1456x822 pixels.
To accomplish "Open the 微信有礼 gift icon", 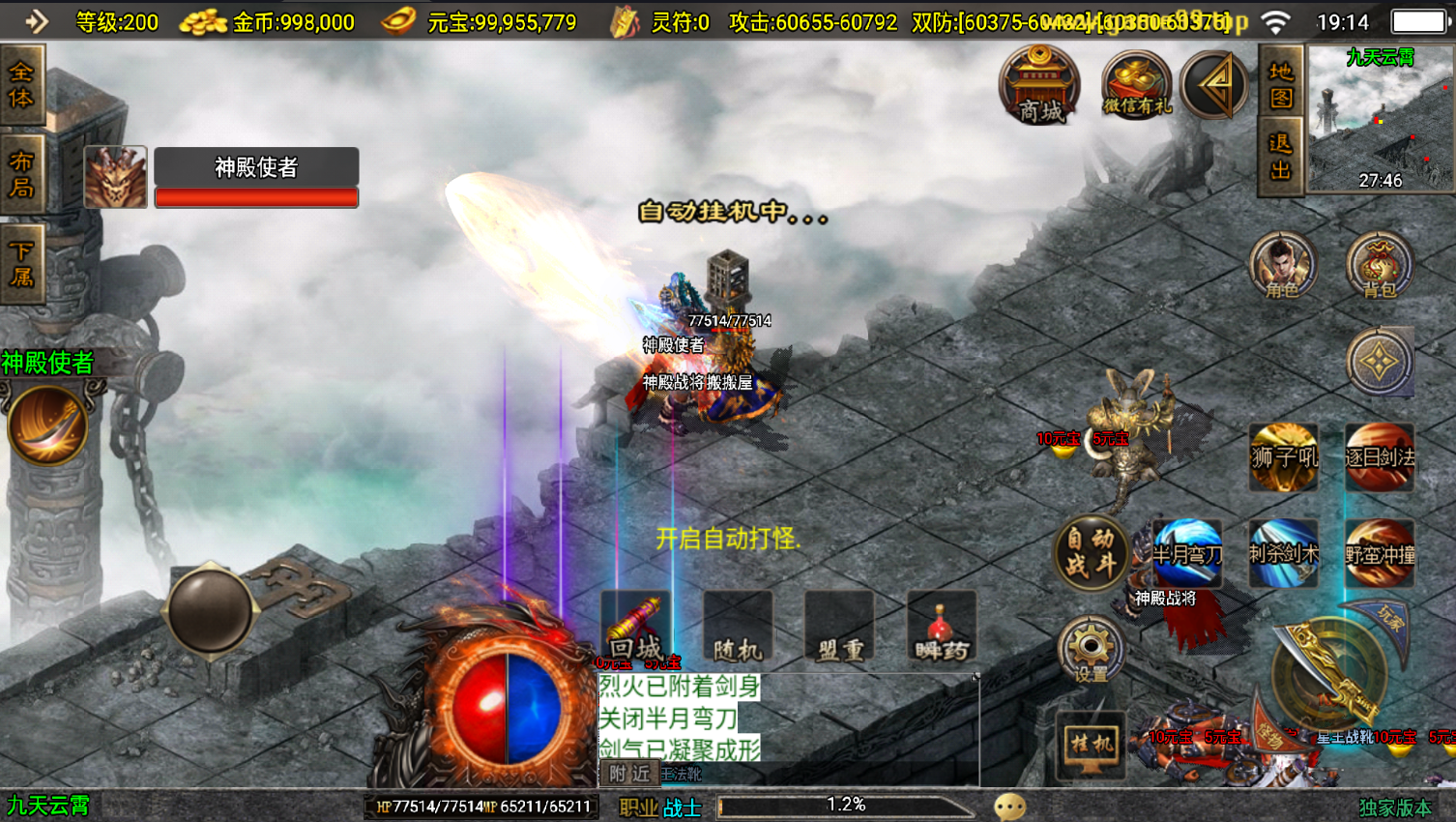I will [x=1136, y=87].
